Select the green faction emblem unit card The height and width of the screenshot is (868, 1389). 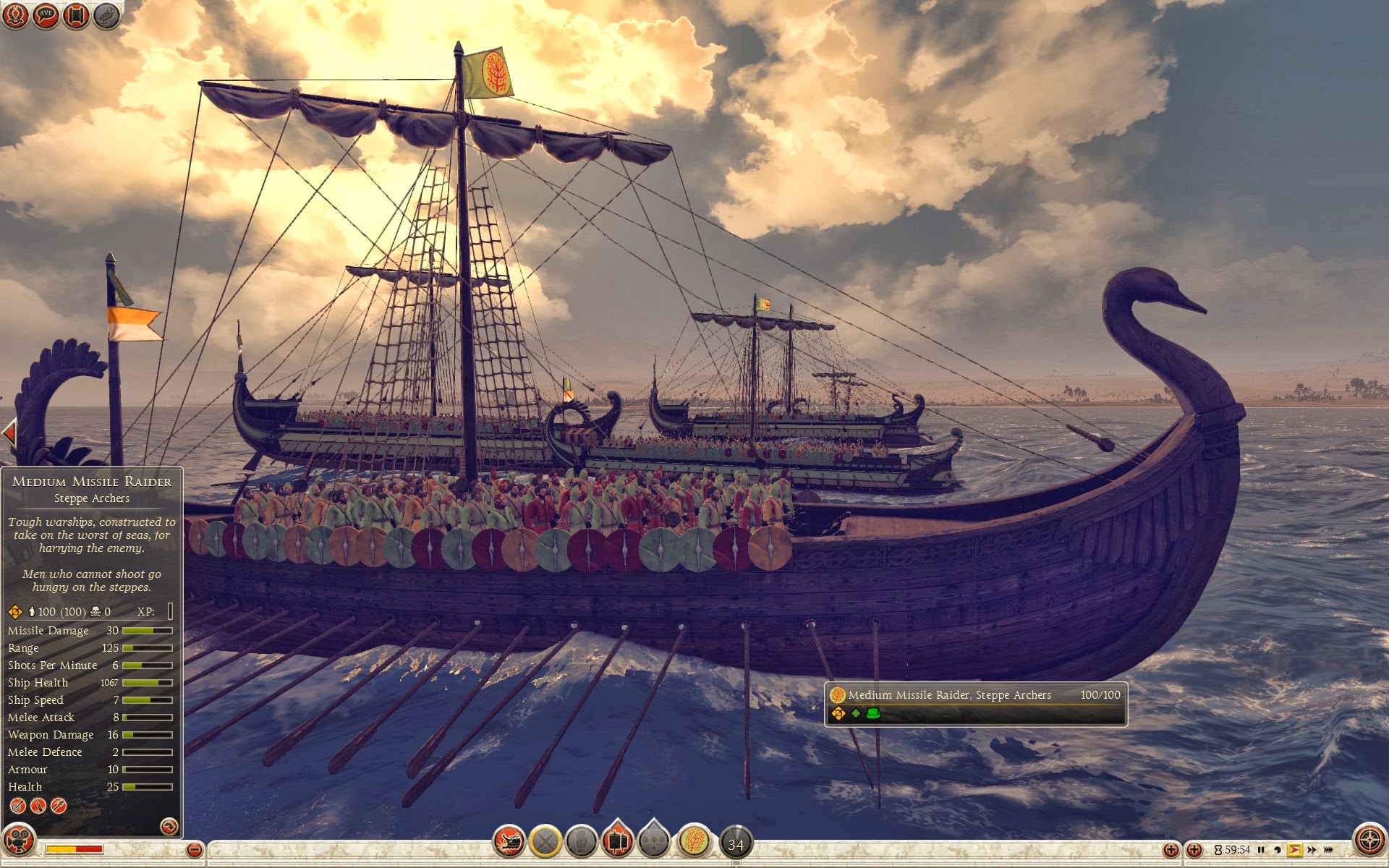tap(694, 841)
